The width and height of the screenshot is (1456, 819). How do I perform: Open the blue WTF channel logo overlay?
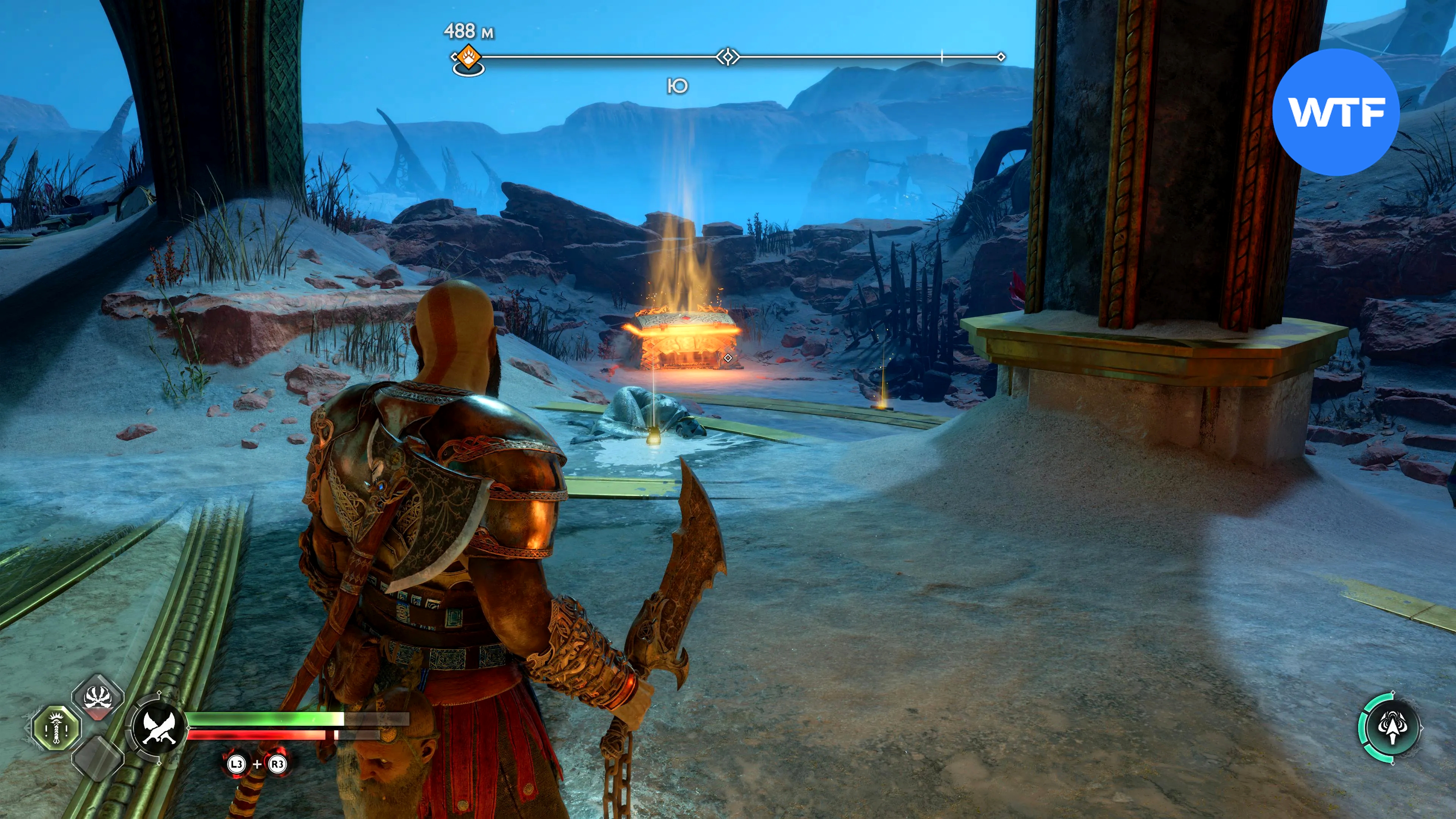pos(1336,112)
